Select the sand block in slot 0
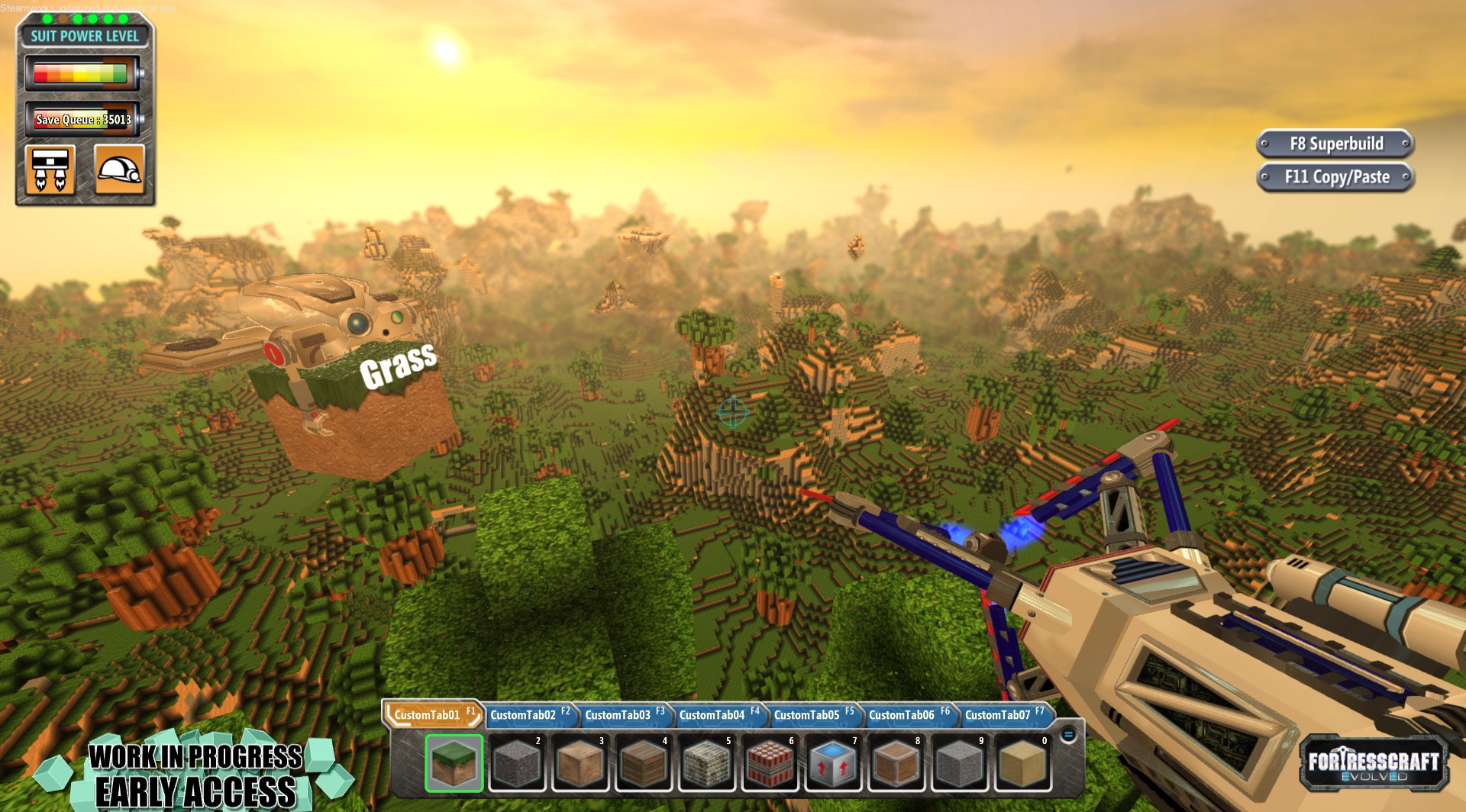This screenshot has height=812, width=1466. tap(1022, 763)
